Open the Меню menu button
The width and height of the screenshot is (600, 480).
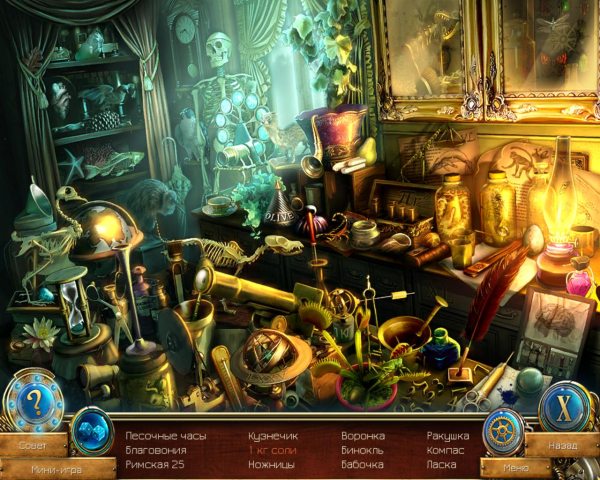515,466
